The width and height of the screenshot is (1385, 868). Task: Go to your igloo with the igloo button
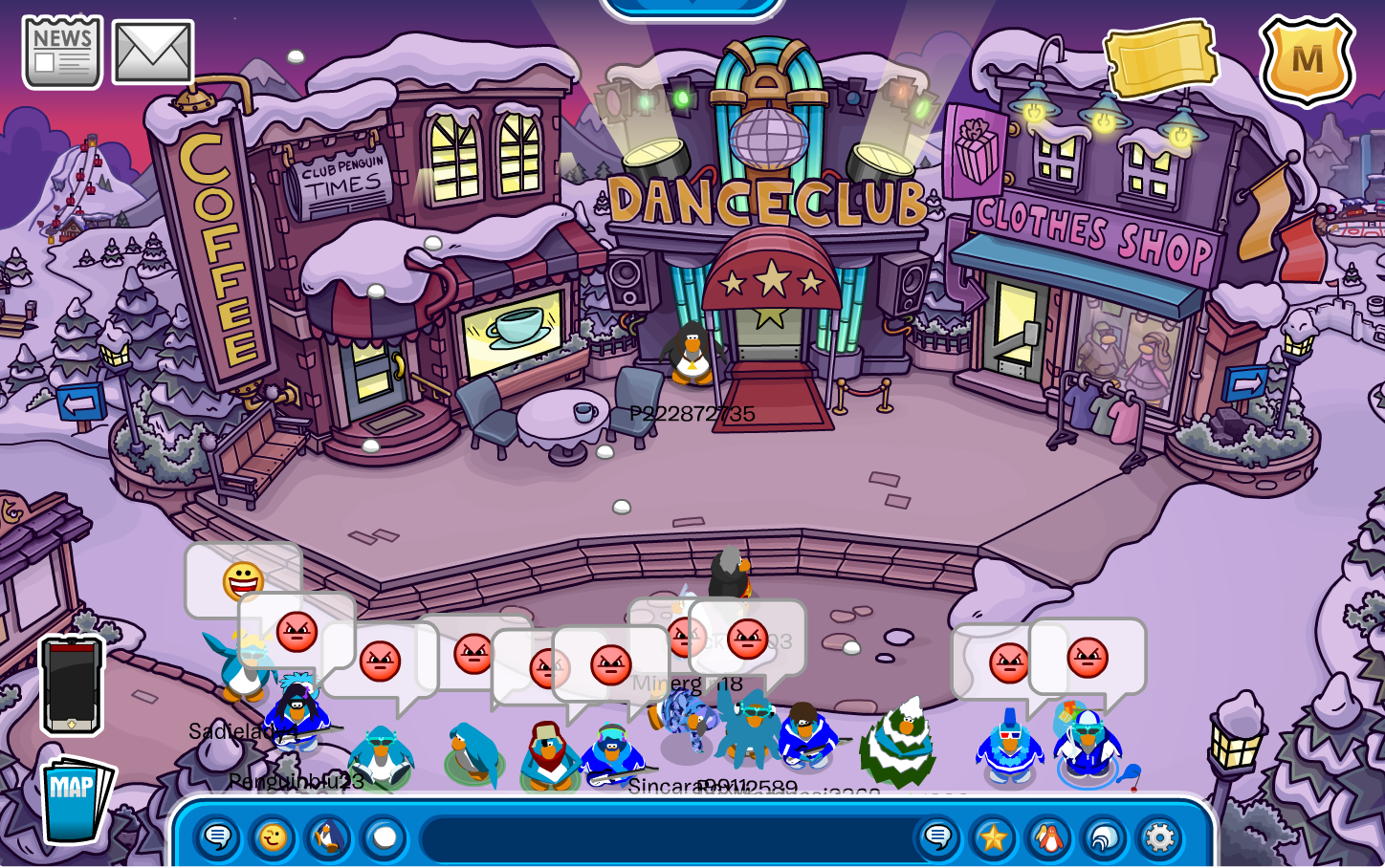coord(1105,838)
